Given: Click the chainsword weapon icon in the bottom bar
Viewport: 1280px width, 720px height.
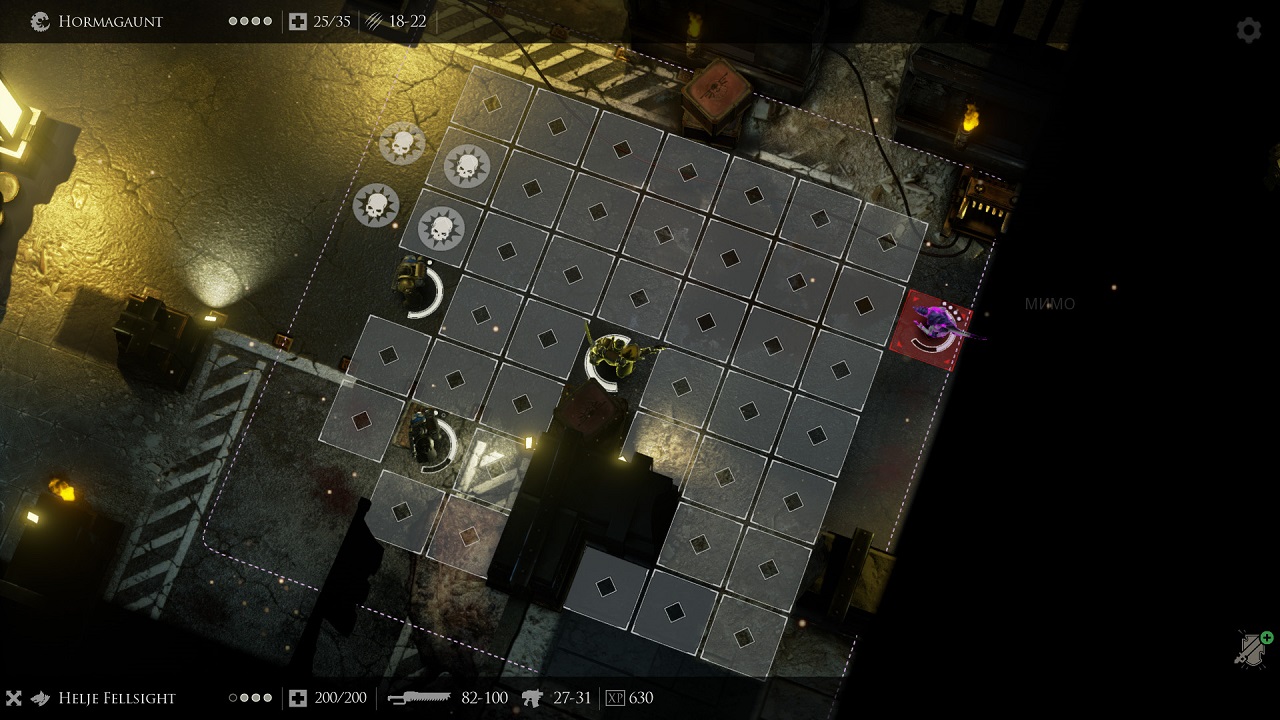Looking at the screenshot, I should click(x=419, y=698).
